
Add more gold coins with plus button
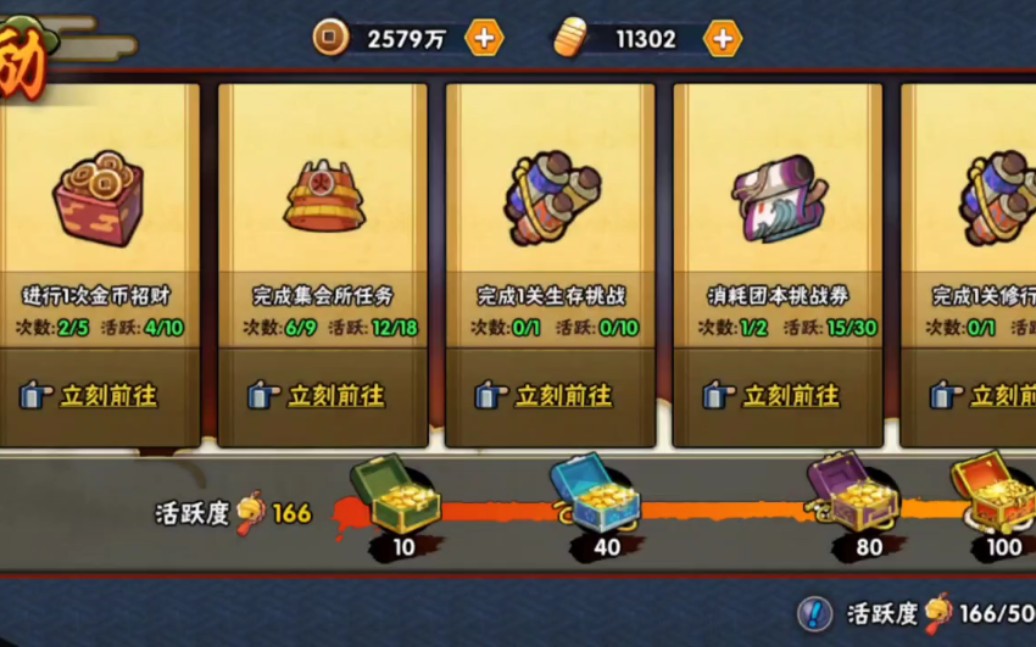pyautogui.click(x=484, y=39)
